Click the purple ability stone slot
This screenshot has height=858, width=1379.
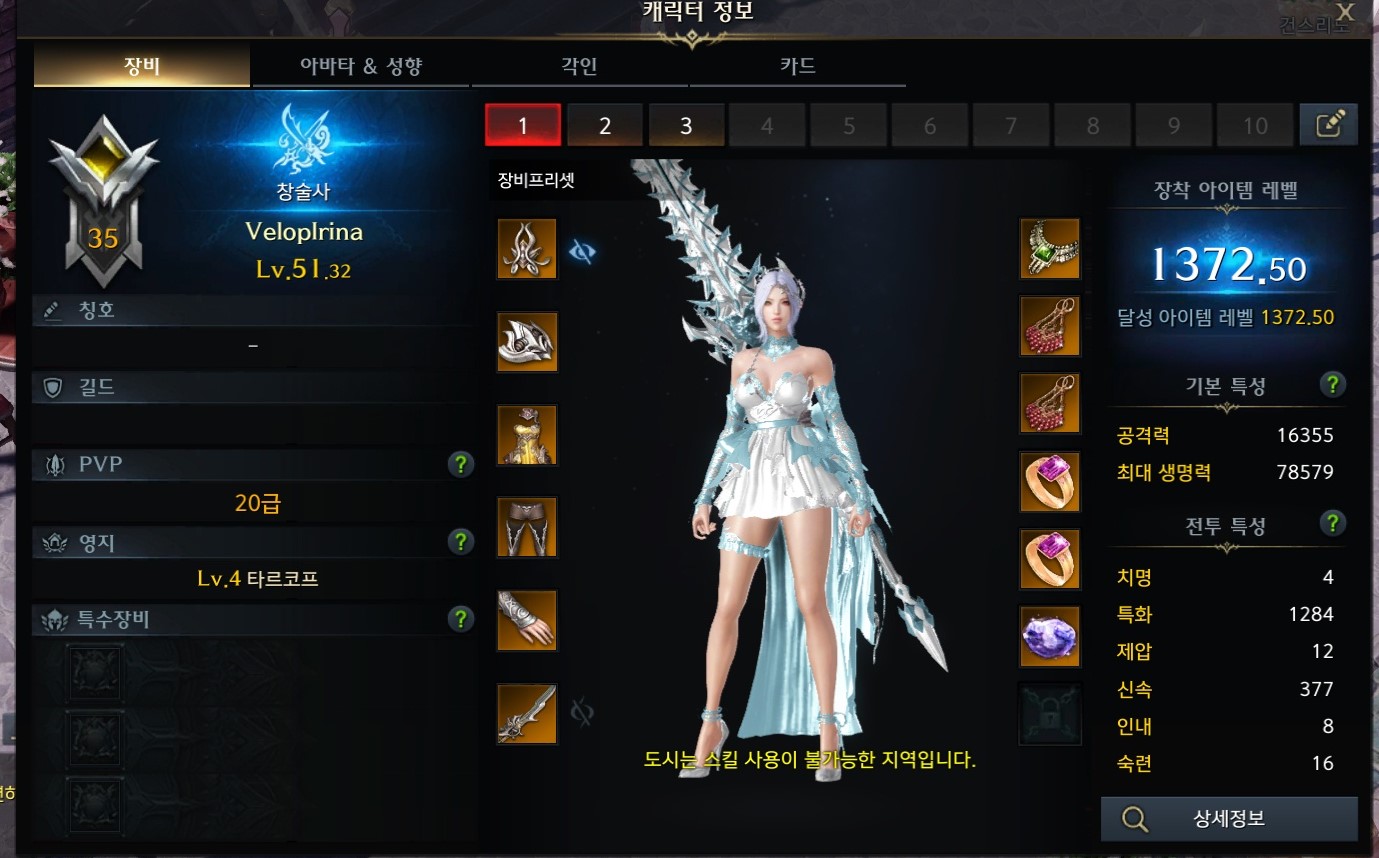[1050, 636]
